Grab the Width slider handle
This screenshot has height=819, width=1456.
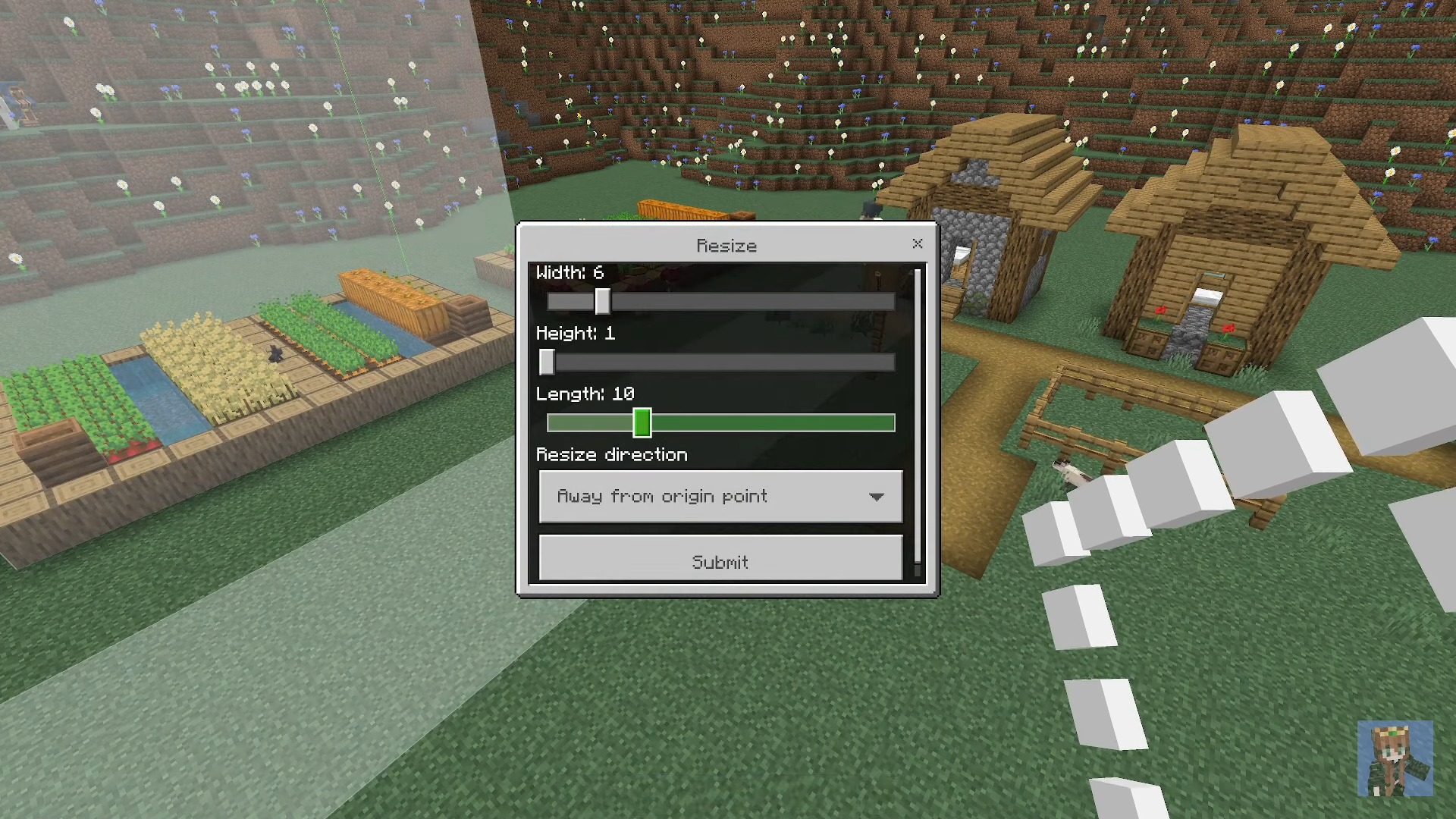(x=601, y=302)
